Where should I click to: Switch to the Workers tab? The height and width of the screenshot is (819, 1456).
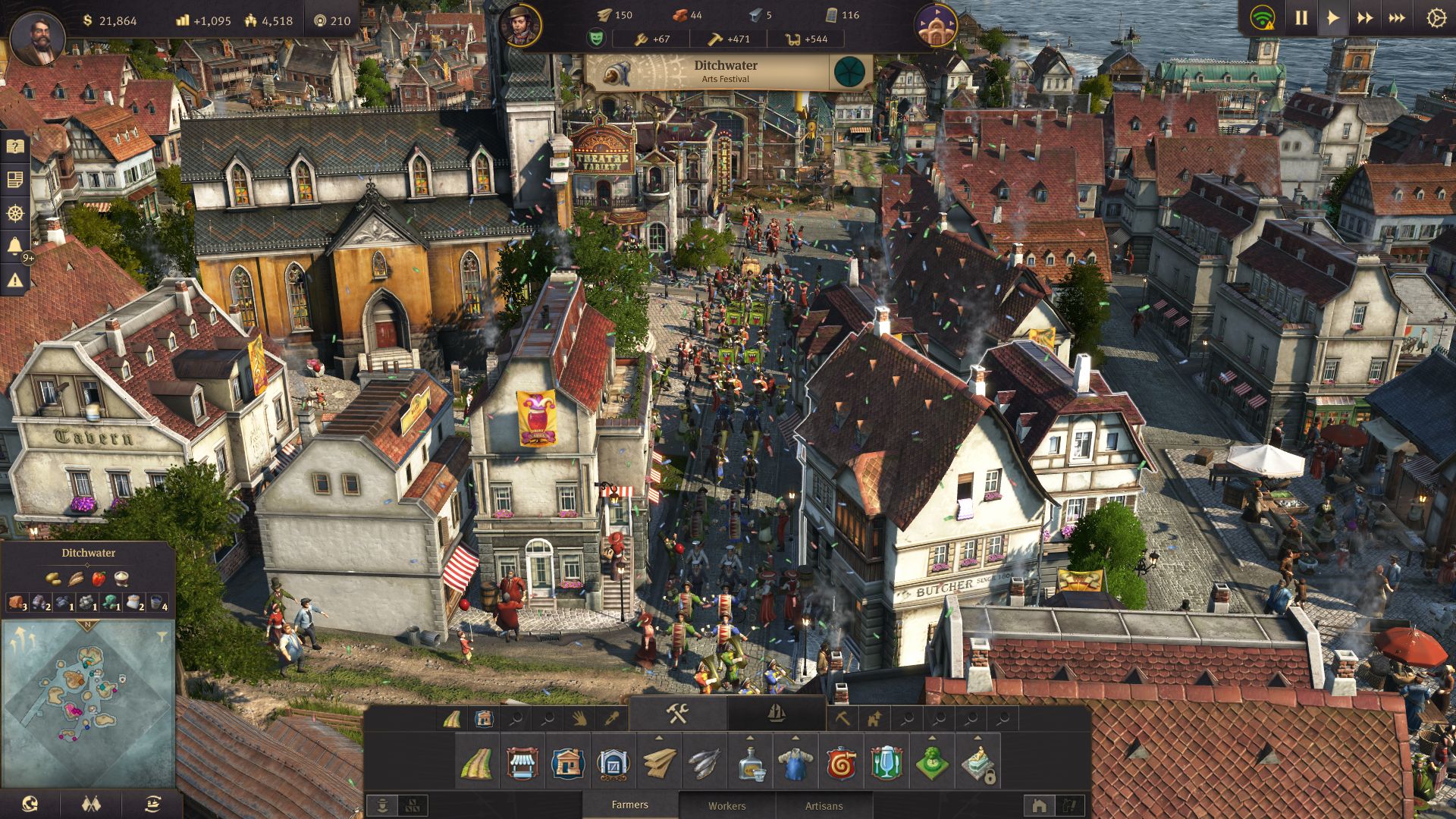pyautogui.click(x=728, y=805)
